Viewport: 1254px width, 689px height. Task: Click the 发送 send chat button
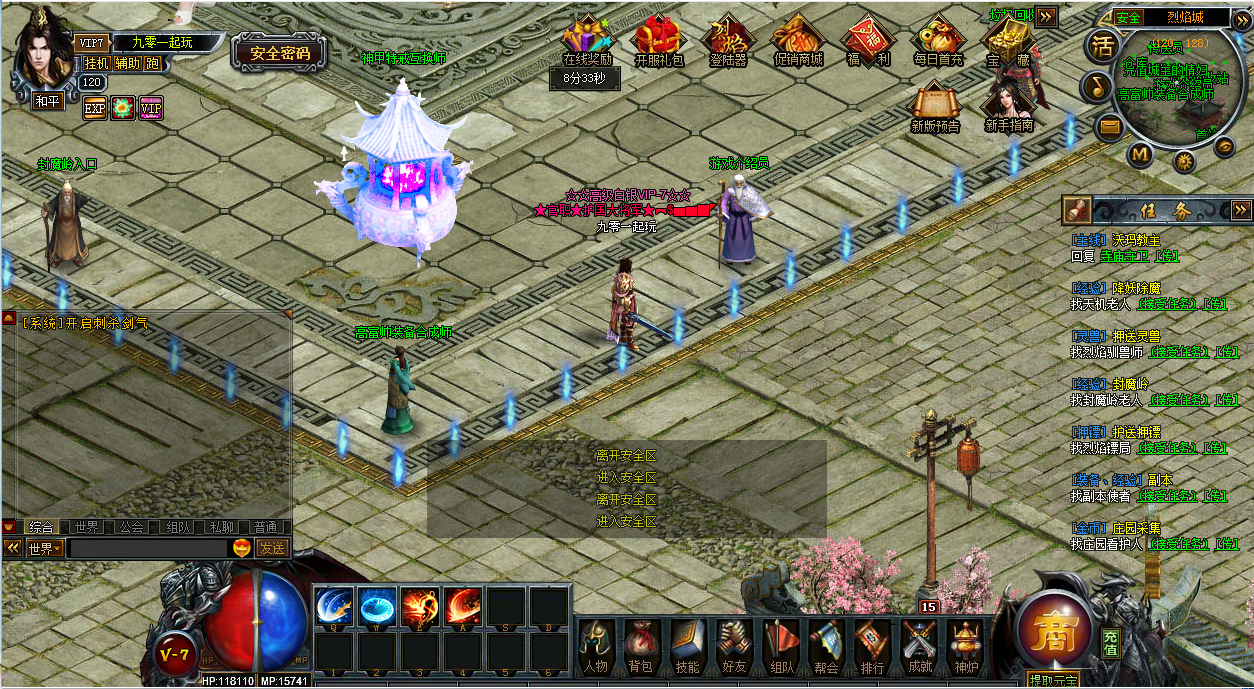pos(272,548)
